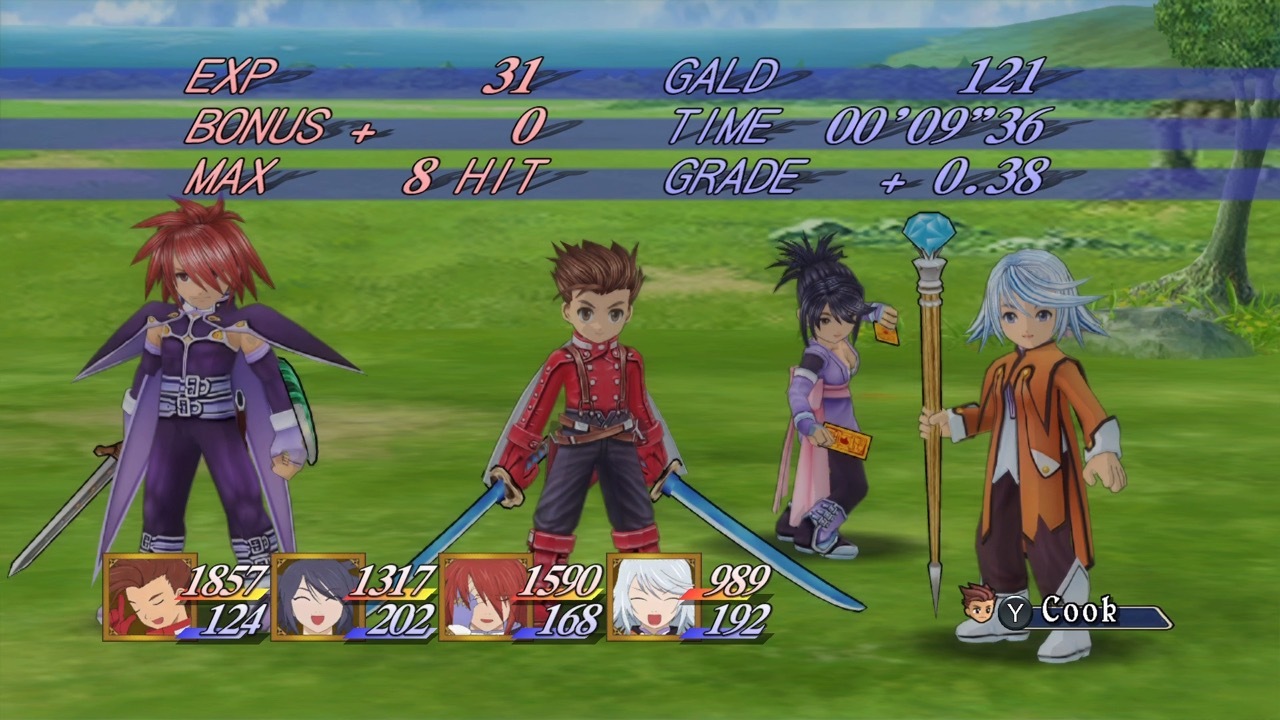This screenshot has height=720, width=1280.
Task: Choose Kratos's red-haired party portrait
Action: (484, 597)
